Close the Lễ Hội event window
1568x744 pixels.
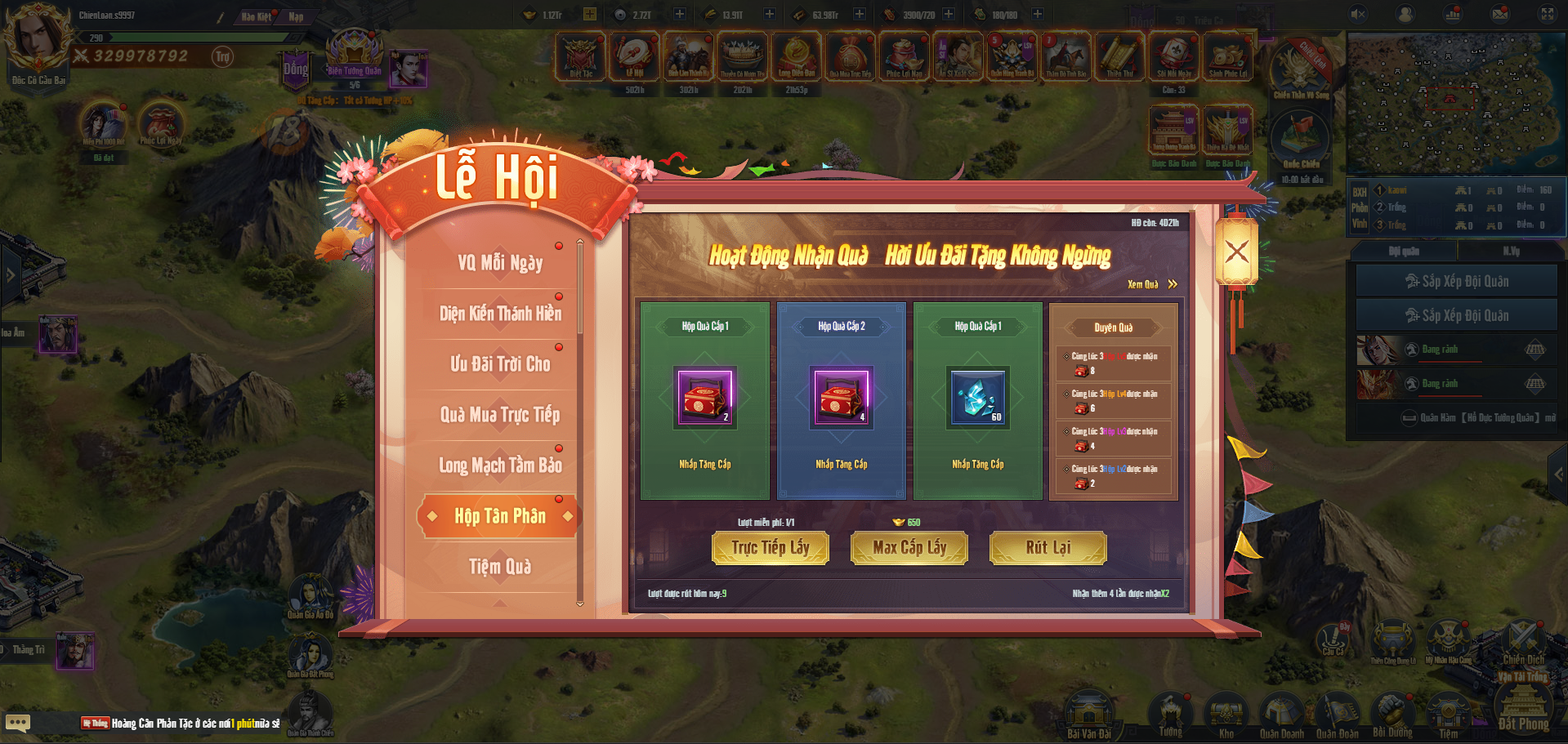[x=1236, y=252]
